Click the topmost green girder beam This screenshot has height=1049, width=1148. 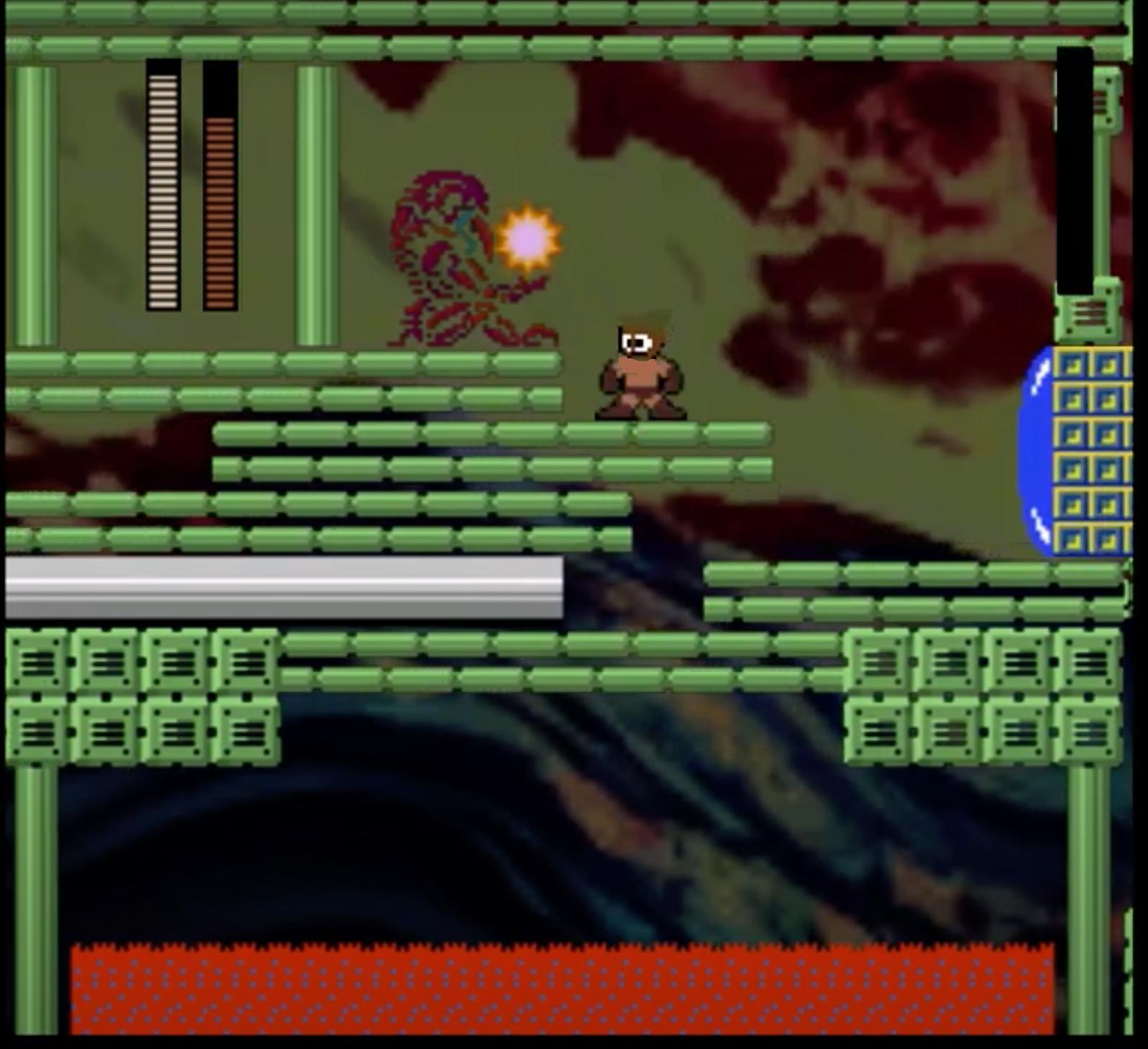[x=504, y=14]
